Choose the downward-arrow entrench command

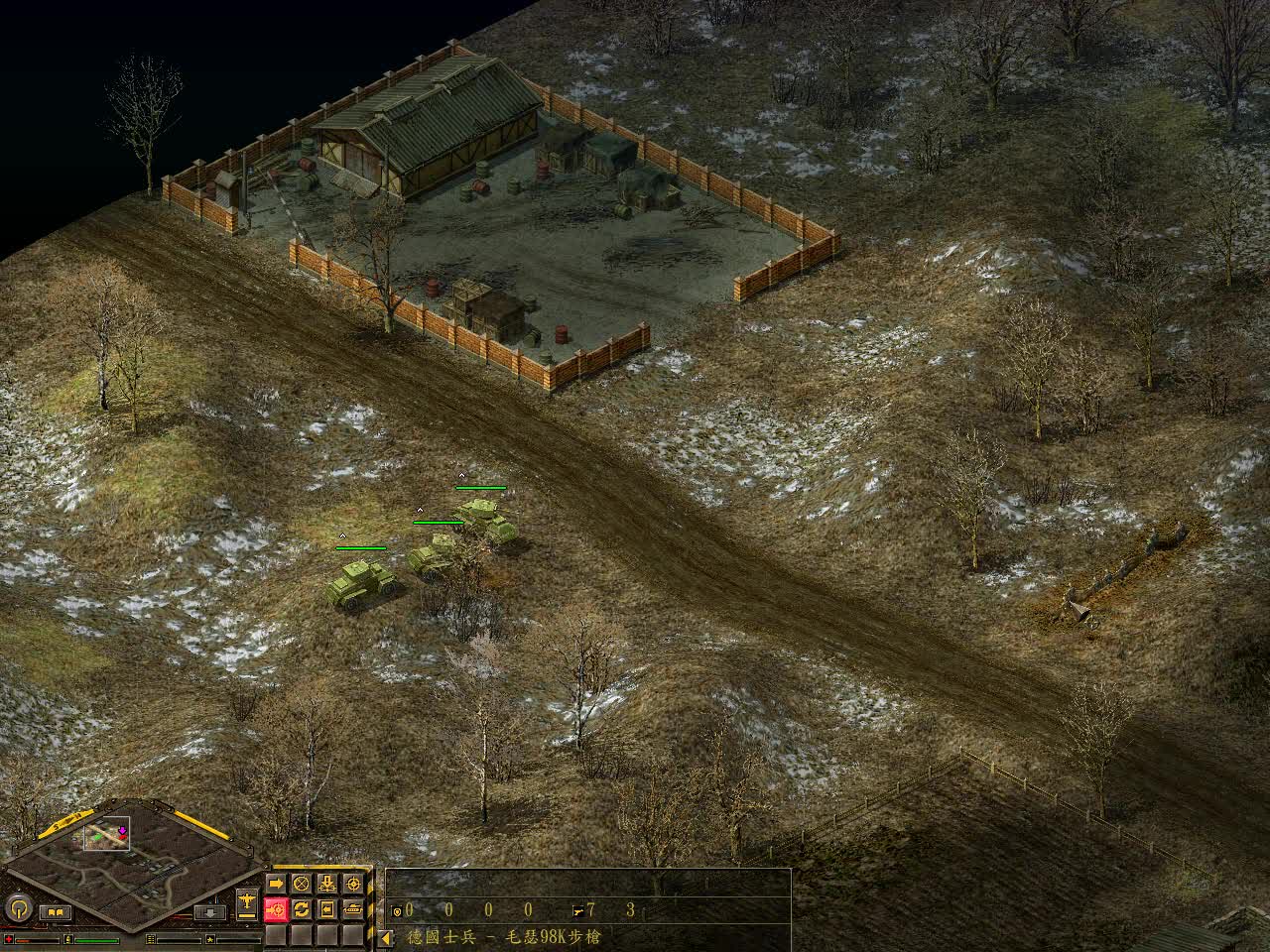[327, 884]
